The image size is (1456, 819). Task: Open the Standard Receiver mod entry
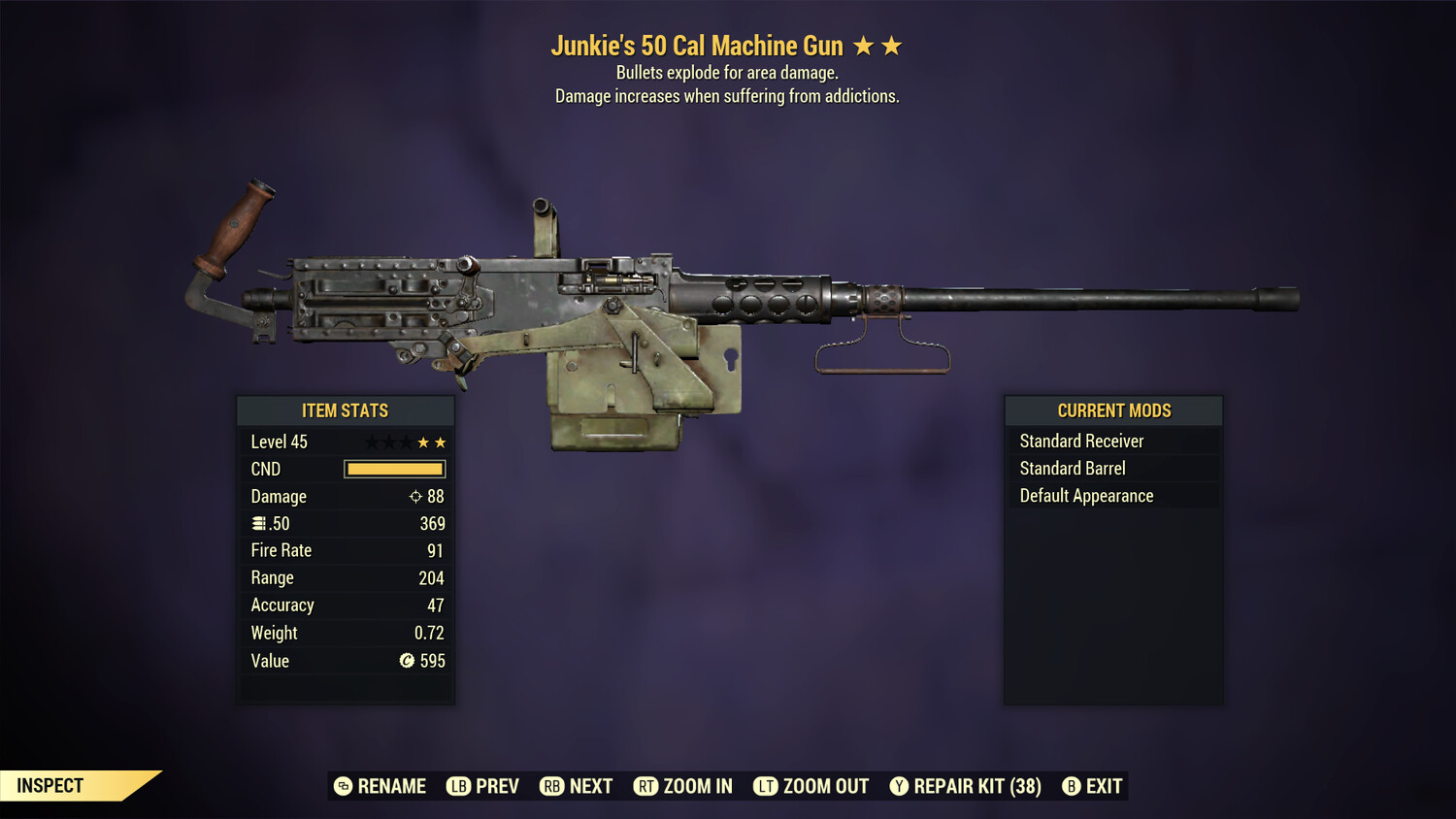click(1081, 441)
